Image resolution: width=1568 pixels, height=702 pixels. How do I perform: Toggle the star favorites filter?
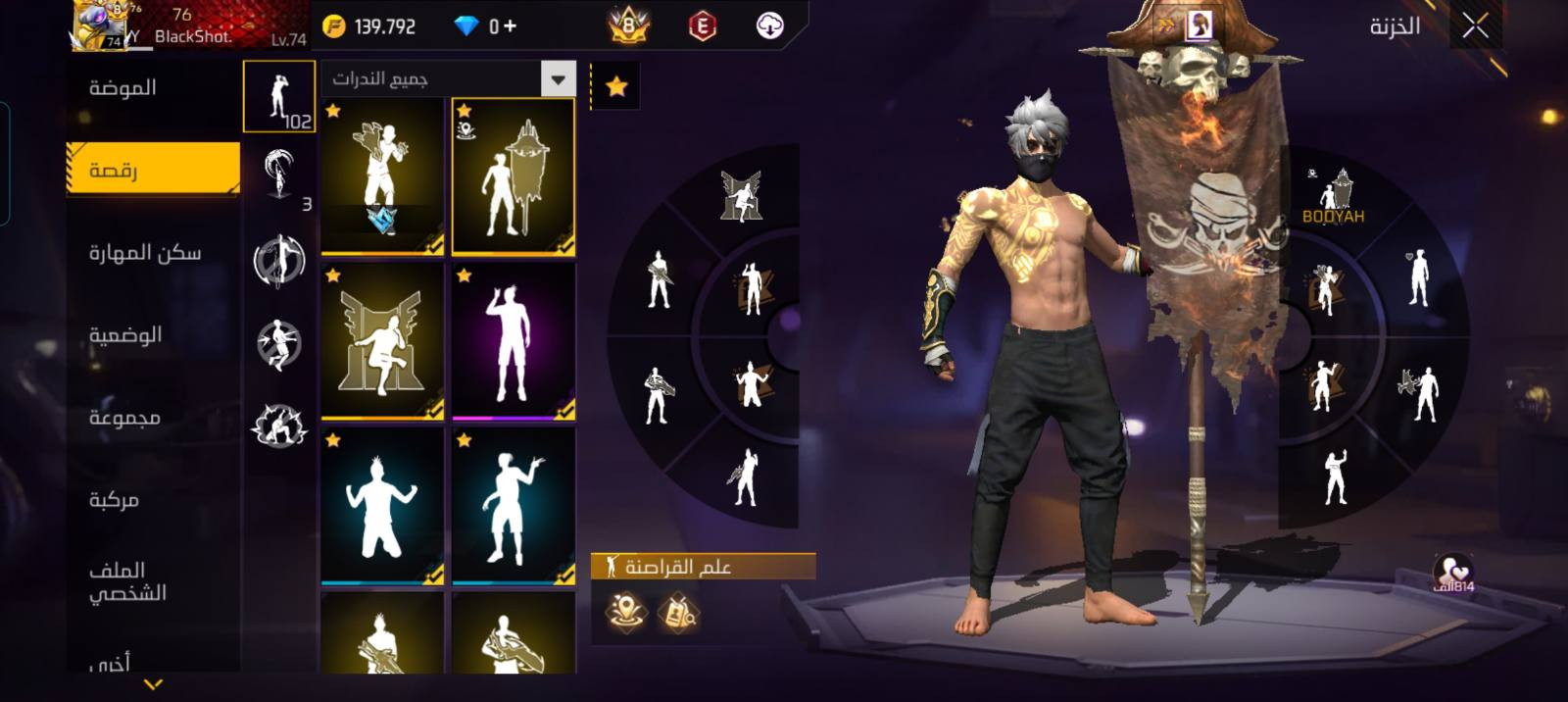pyautogui.click(x=616, y=86)
